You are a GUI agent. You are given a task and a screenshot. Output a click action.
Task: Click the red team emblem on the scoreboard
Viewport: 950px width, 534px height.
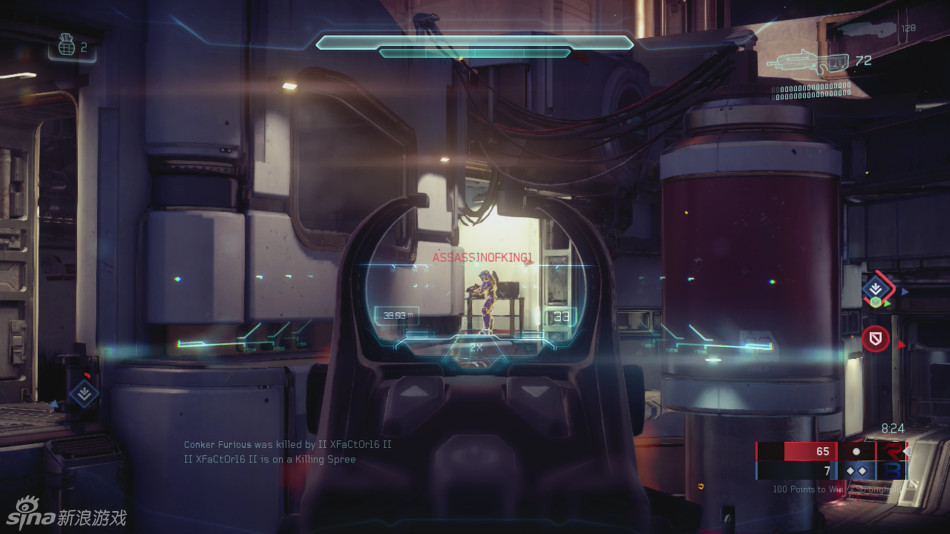click(891, 451)
